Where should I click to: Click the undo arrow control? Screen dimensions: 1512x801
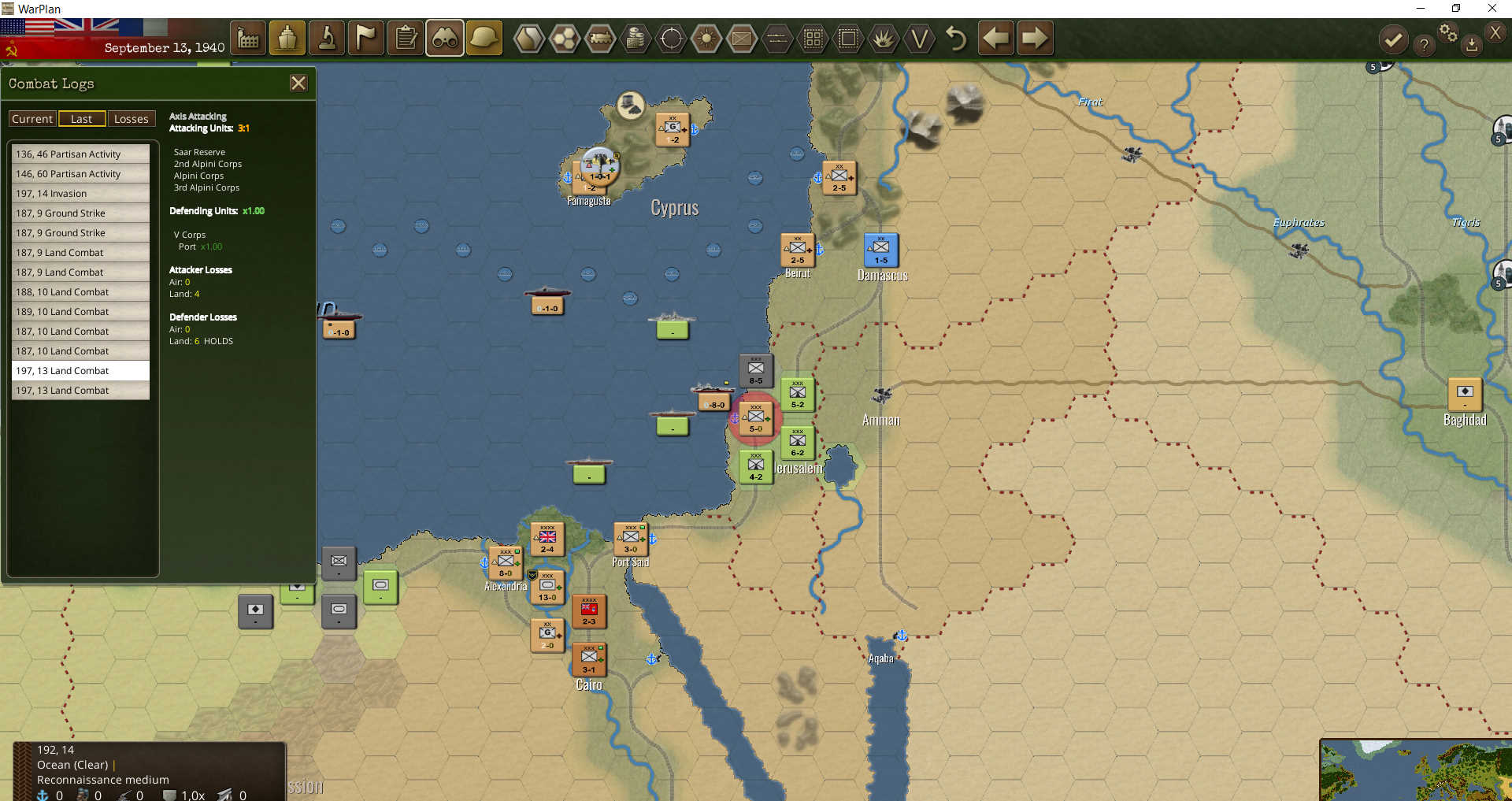click(955, 37)
